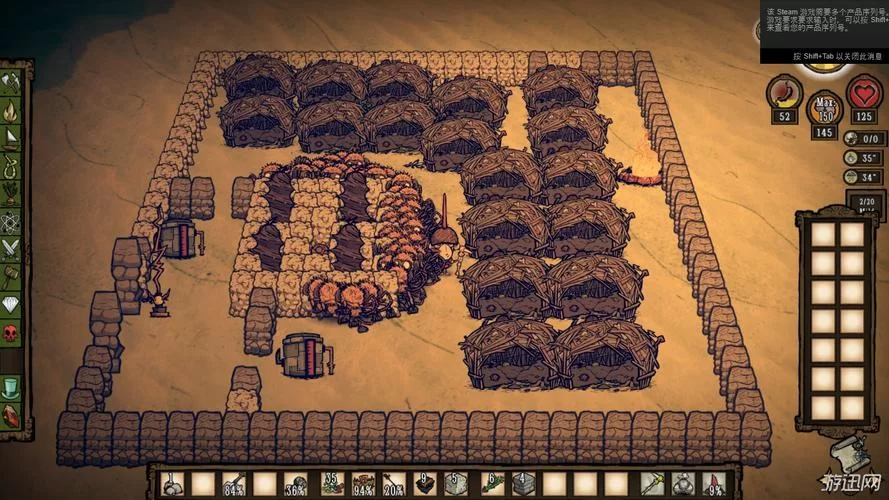889x500 pixels.
Task: Select the Magic tab with red skull
Action: 11,331
